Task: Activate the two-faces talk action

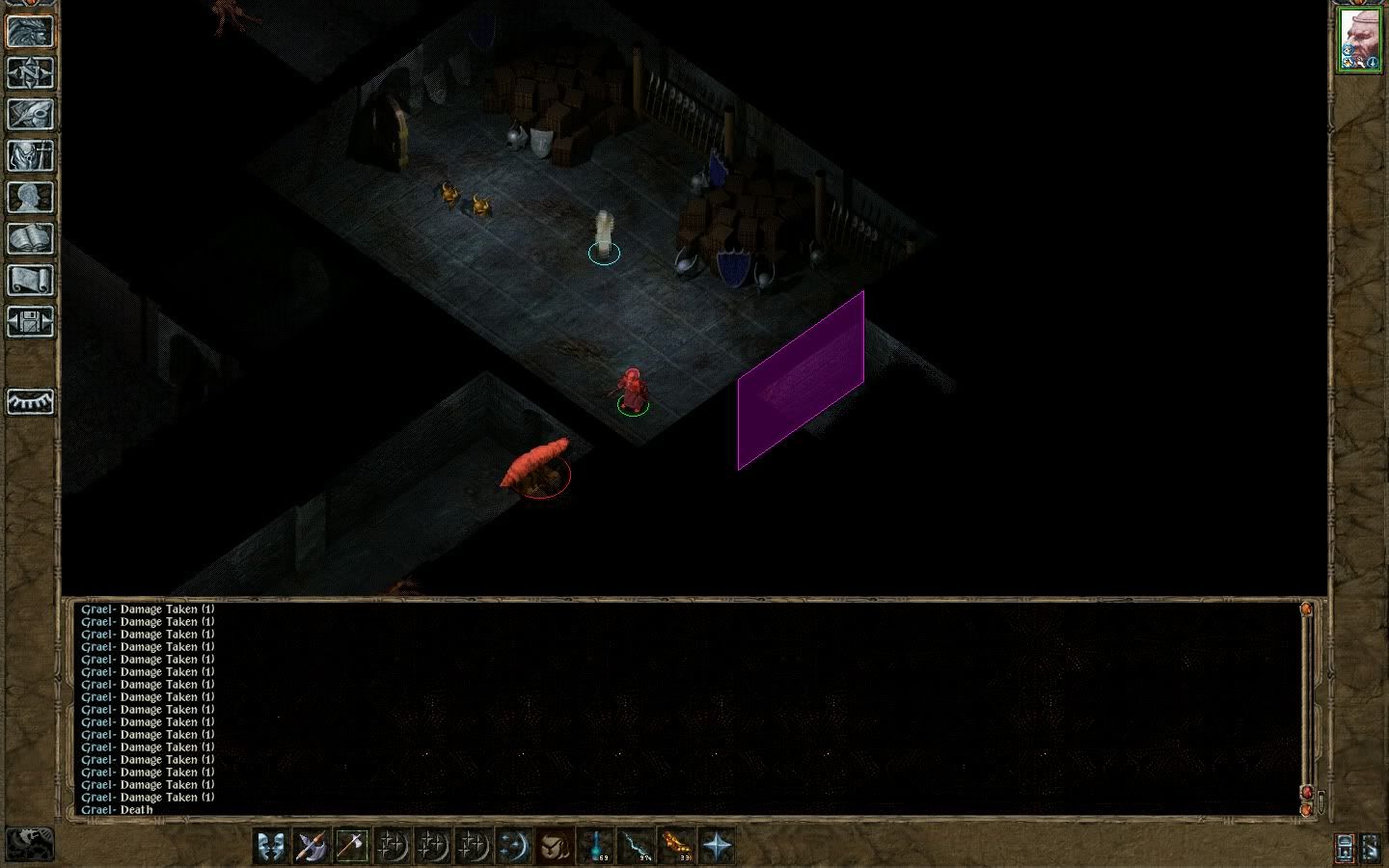Action: 271,846
